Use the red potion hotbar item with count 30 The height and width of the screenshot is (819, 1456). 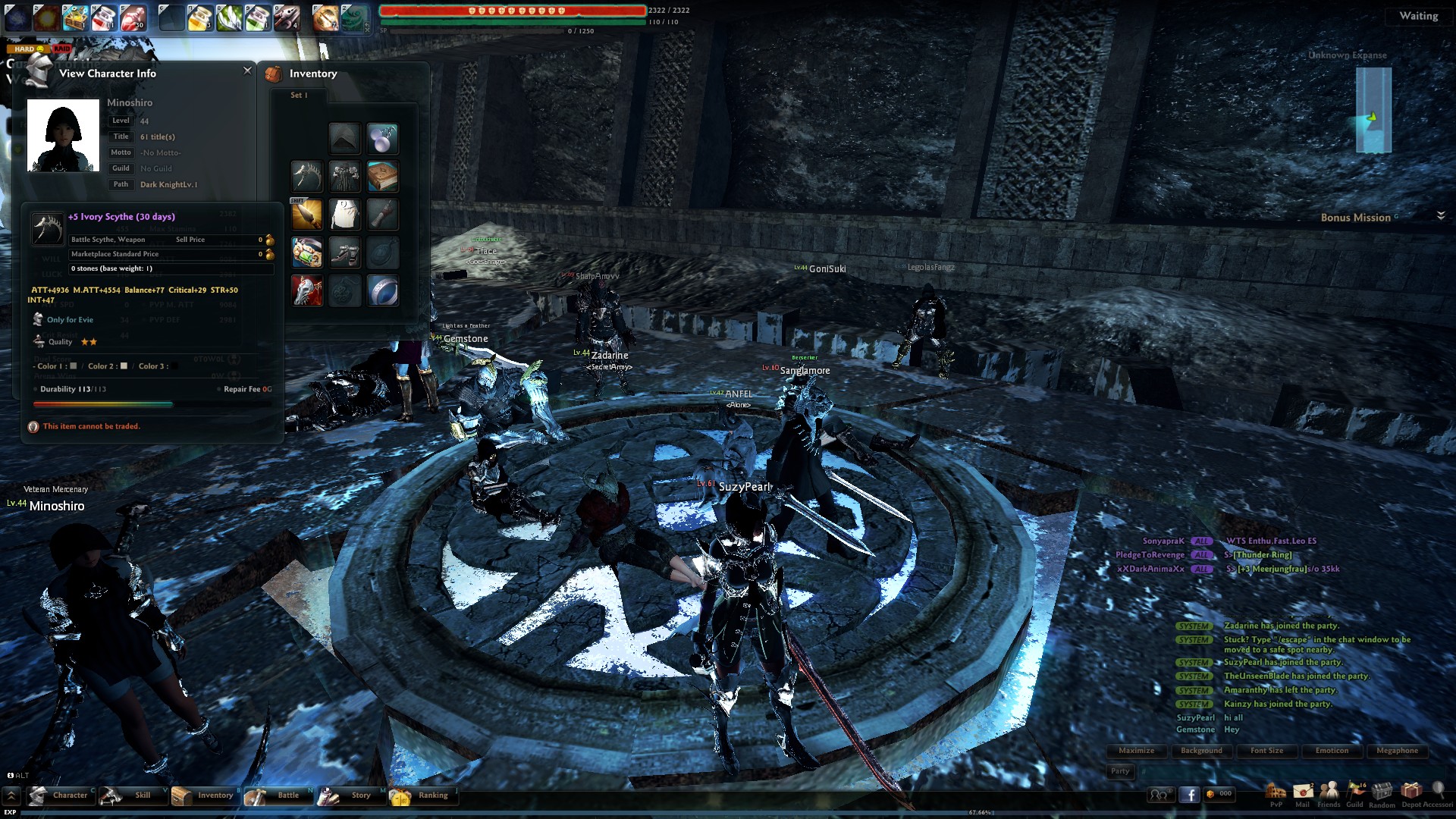[x=133, y=17]
